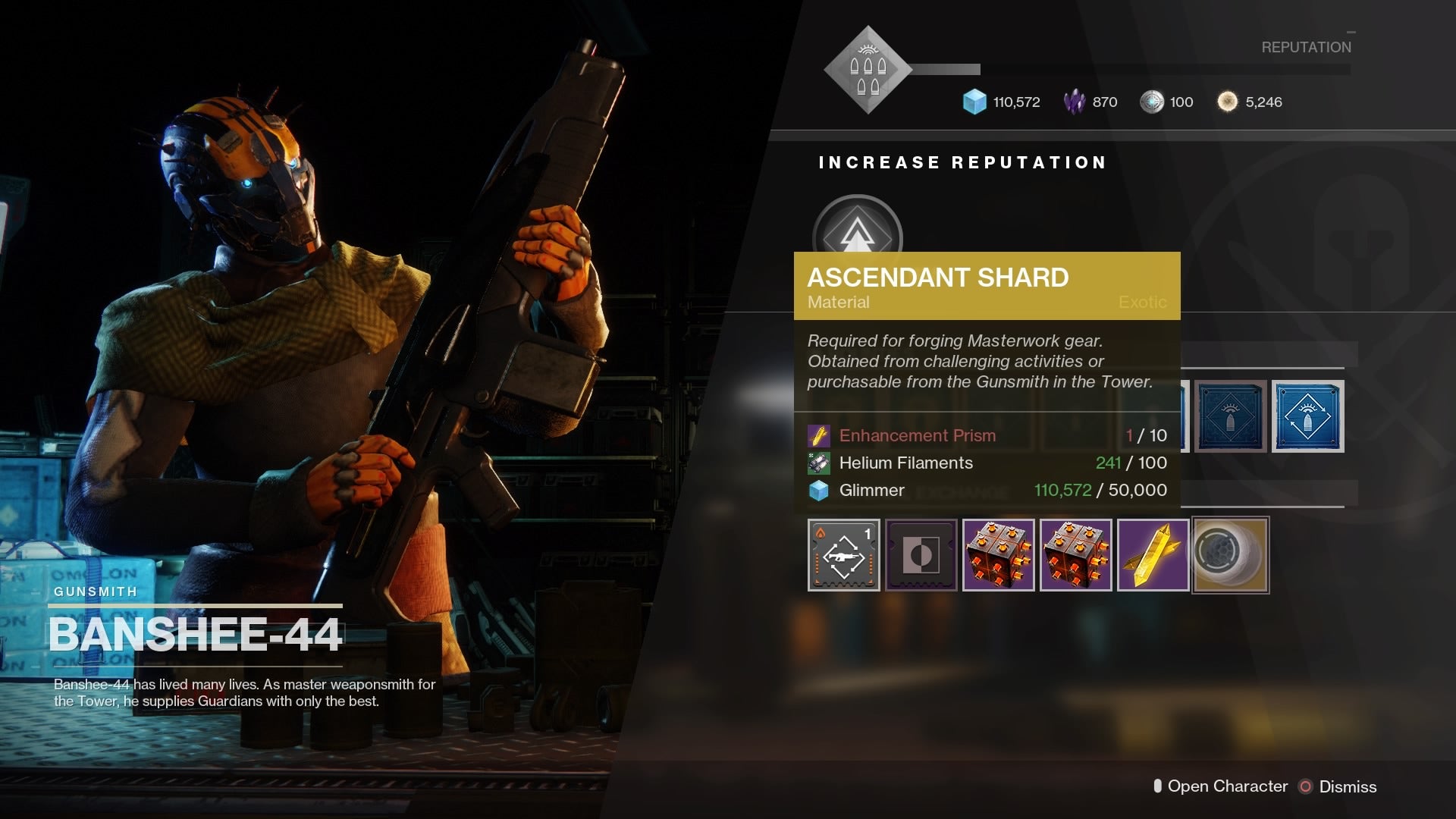This screenshot has height=819, width=1456.
Task: Purchase the Ascendant Shard orb item
Action: [x=1230, y=555]
